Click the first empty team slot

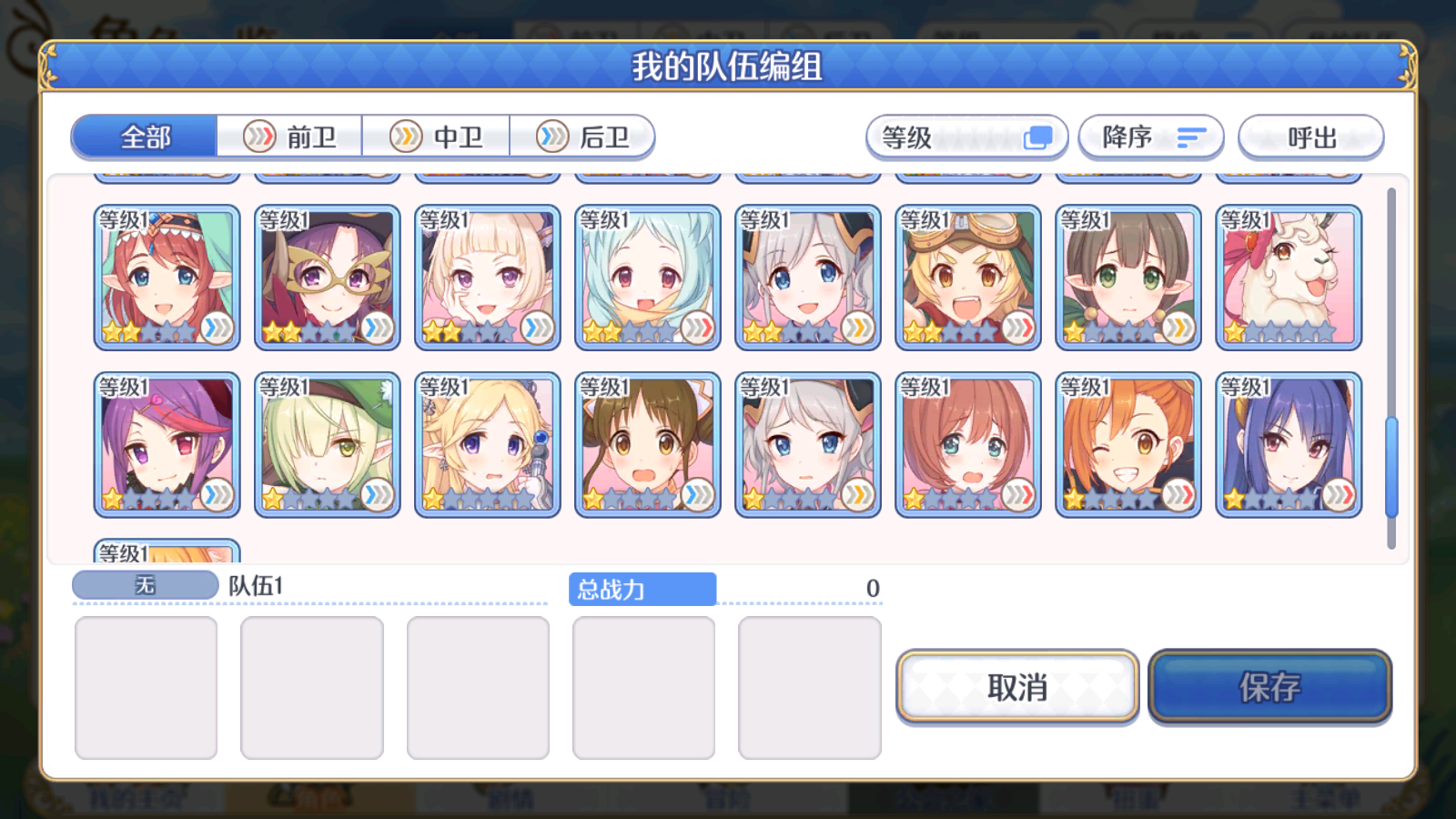point(146,687)
